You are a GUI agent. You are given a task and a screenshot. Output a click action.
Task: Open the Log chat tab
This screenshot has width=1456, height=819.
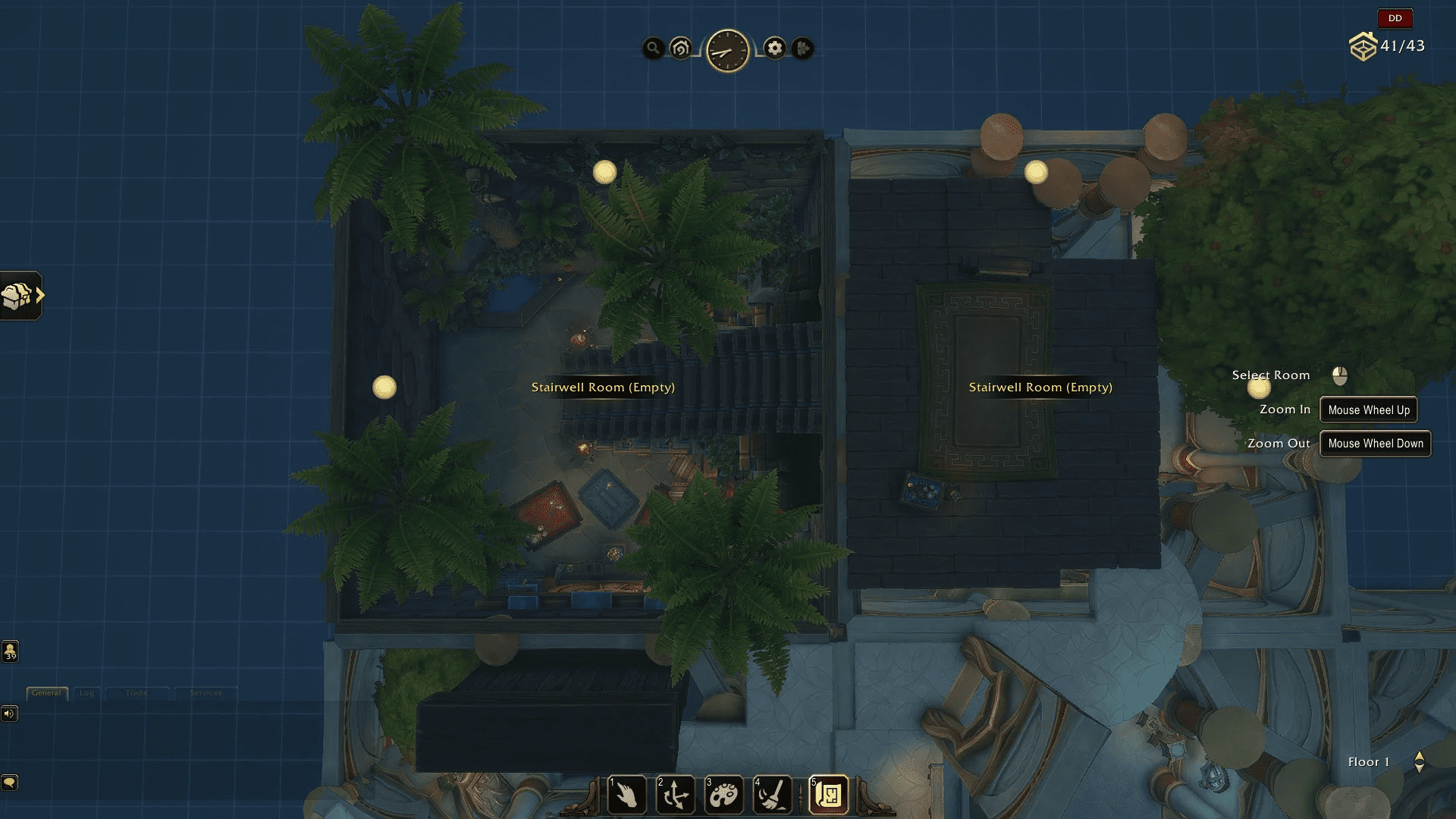[x=87, y=693]
